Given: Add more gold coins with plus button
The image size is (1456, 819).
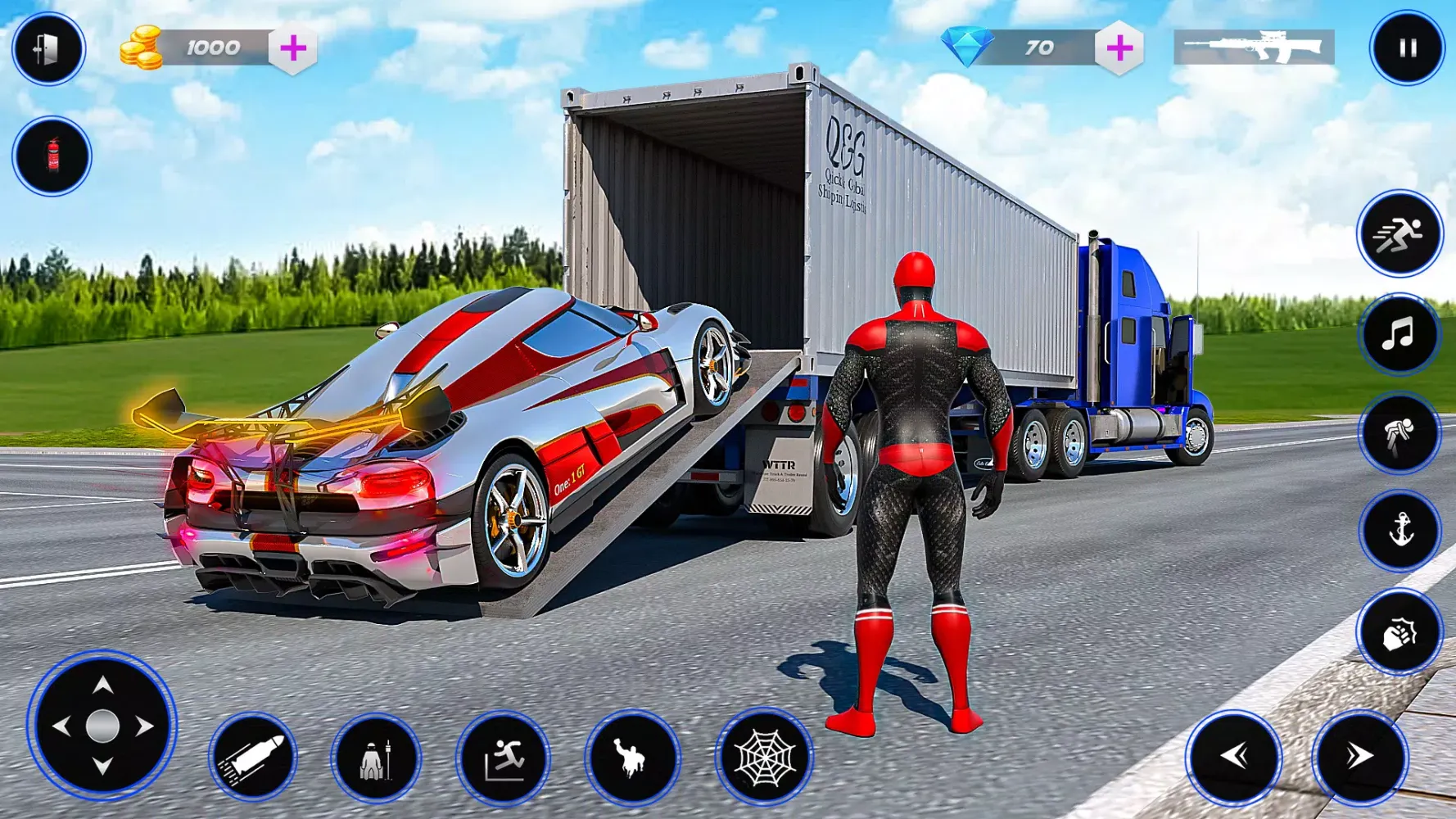Looking at the screenshot, I should coord(293,48).
